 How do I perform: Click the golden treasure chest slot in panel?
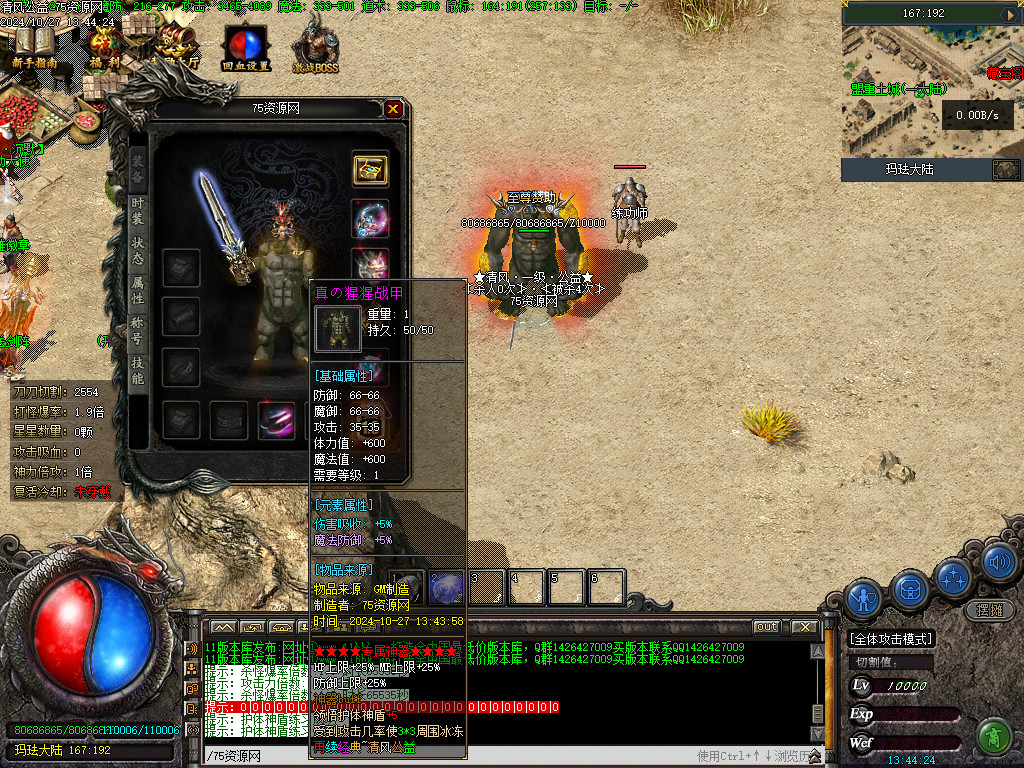370,169
